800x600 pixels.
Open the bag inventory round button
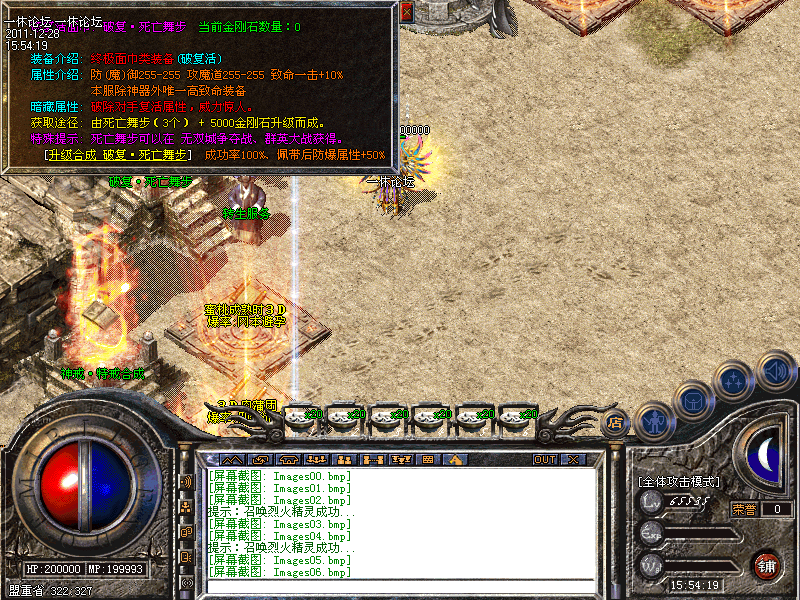(692, 402)
